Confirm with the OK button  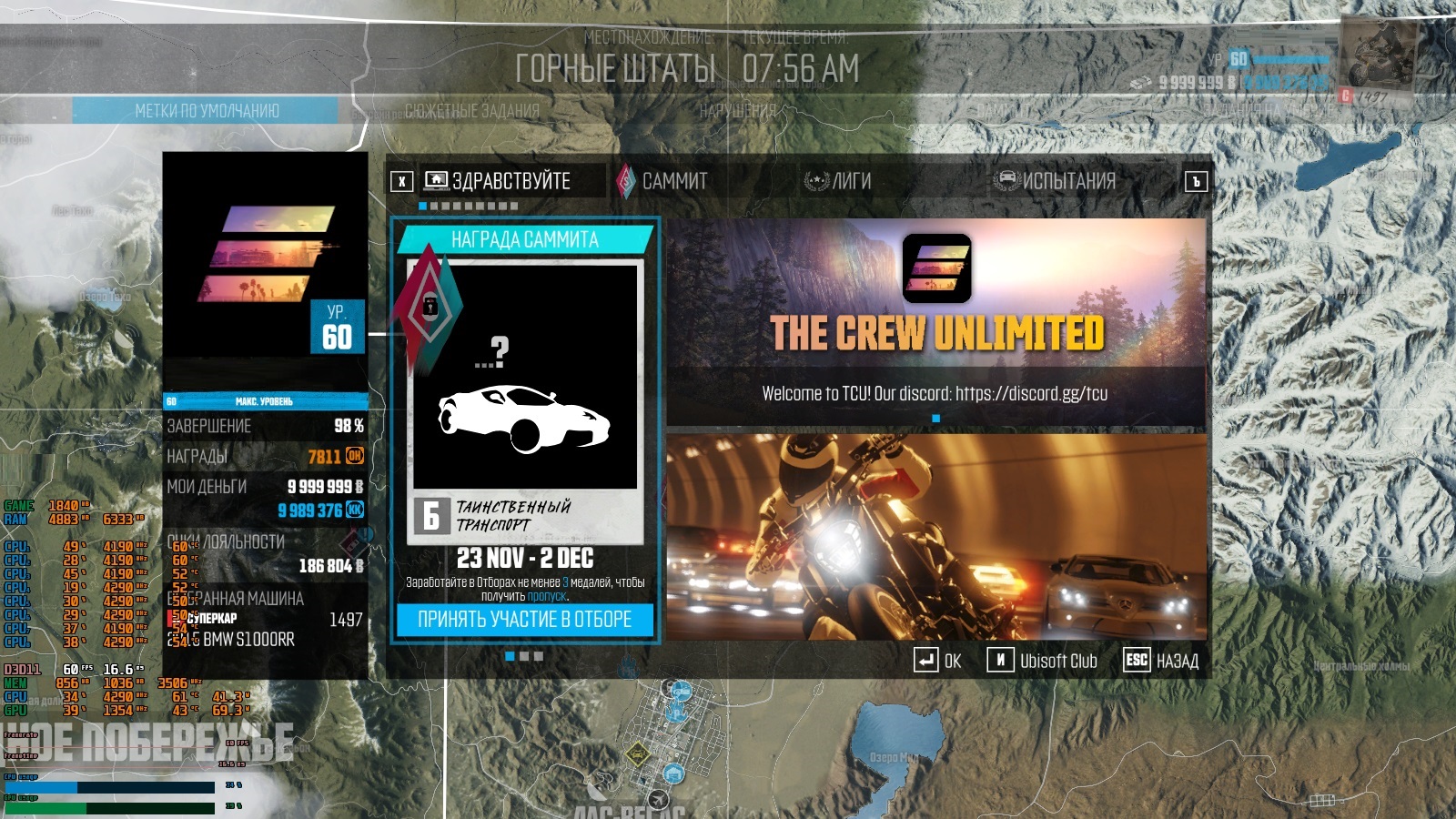(937, 661)
